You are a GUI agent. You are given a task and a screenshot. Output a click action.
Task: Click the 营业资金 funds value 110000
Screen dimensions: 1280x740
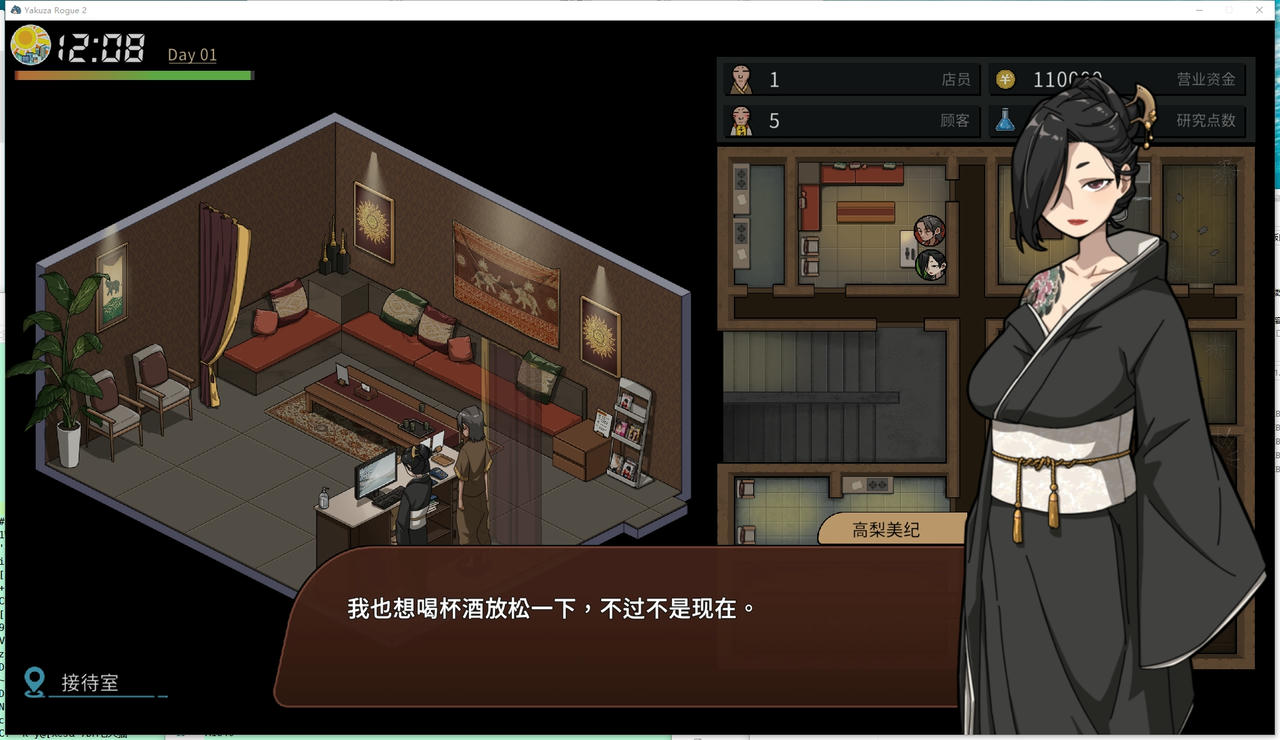tap(1060, 80)
